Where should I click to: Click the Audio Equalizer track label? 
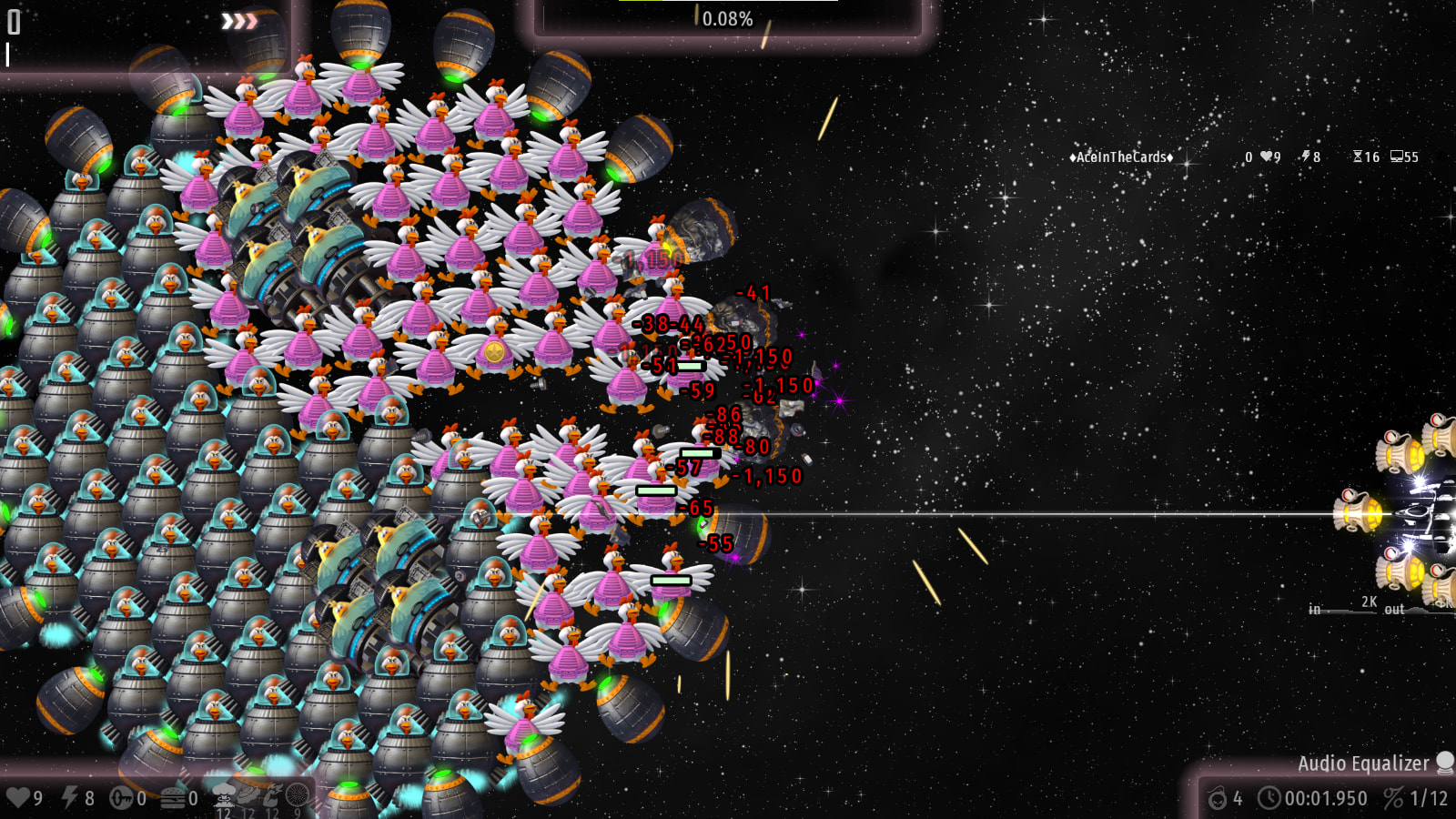click(1362, 763)
